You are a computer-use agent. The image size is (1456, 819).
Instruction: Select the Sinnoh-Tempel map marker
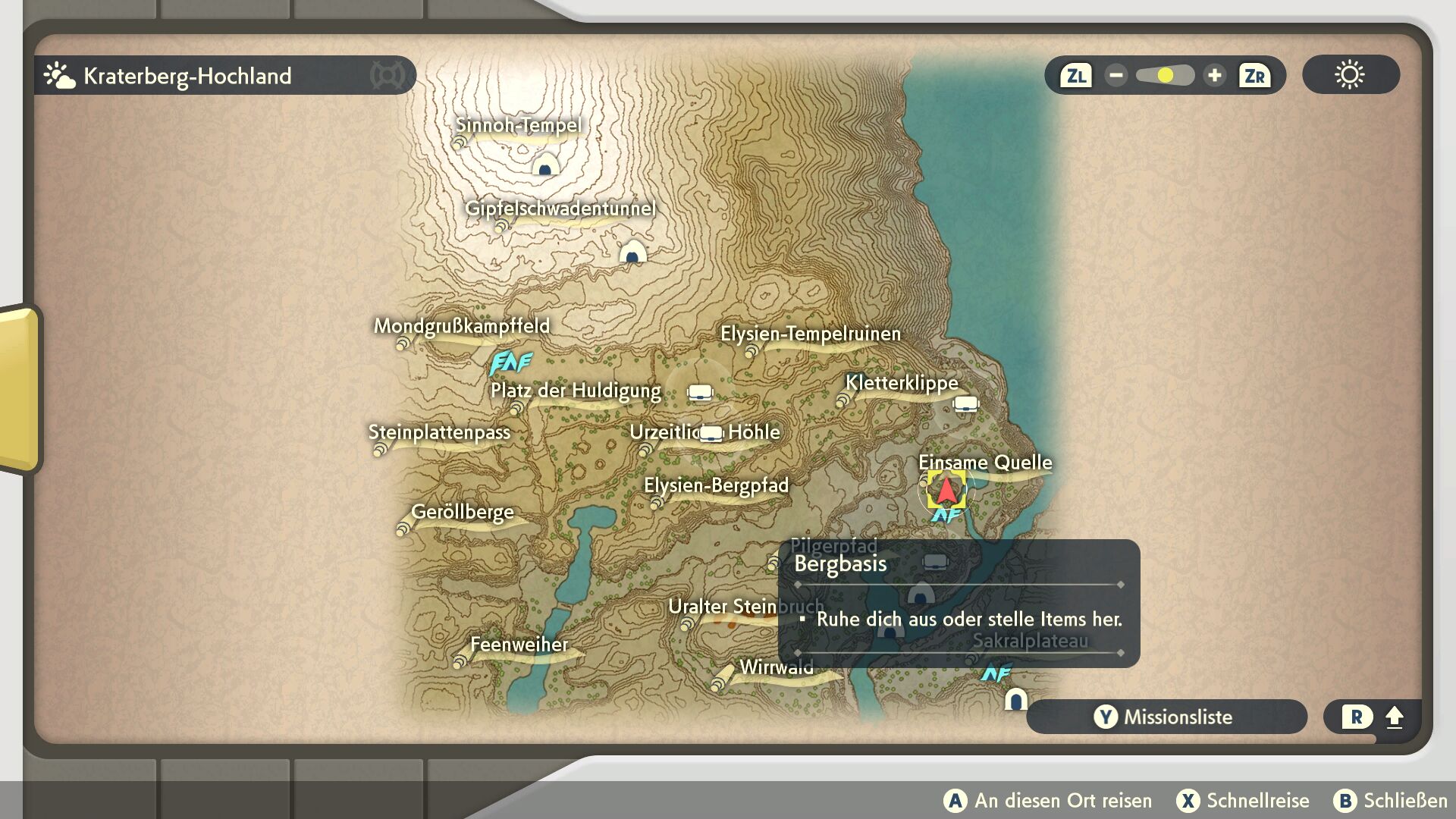point(545,164)
